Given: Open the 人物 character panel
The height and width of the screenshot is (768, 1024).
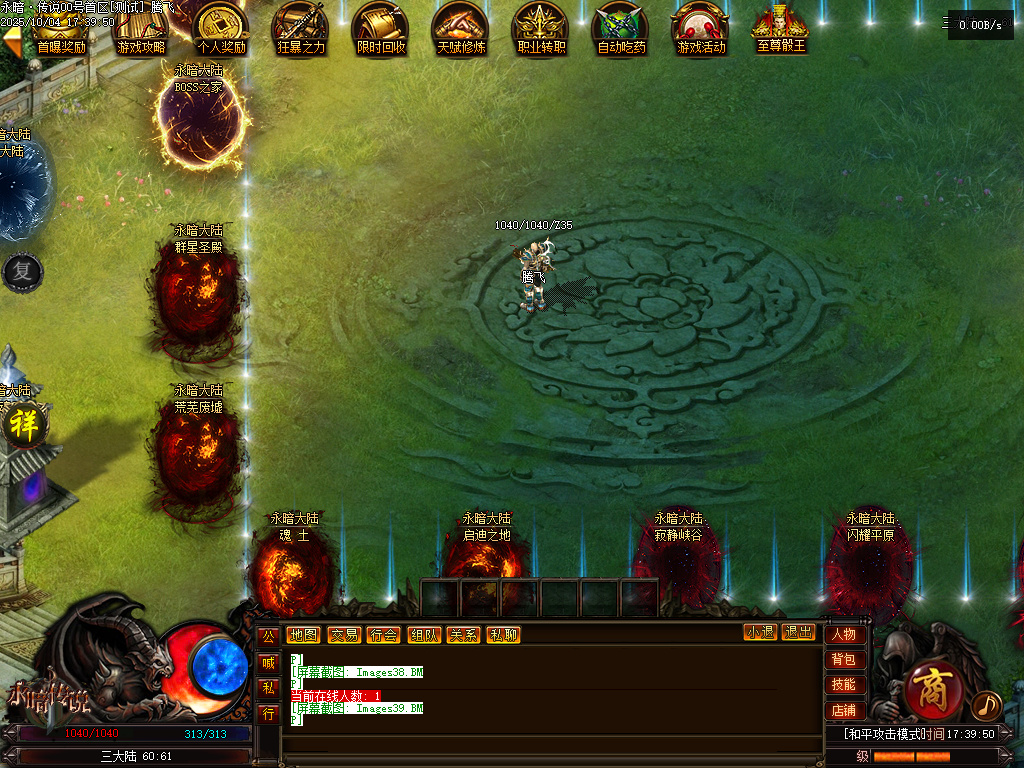Looking at the screenshot, I should pos(844,635).
